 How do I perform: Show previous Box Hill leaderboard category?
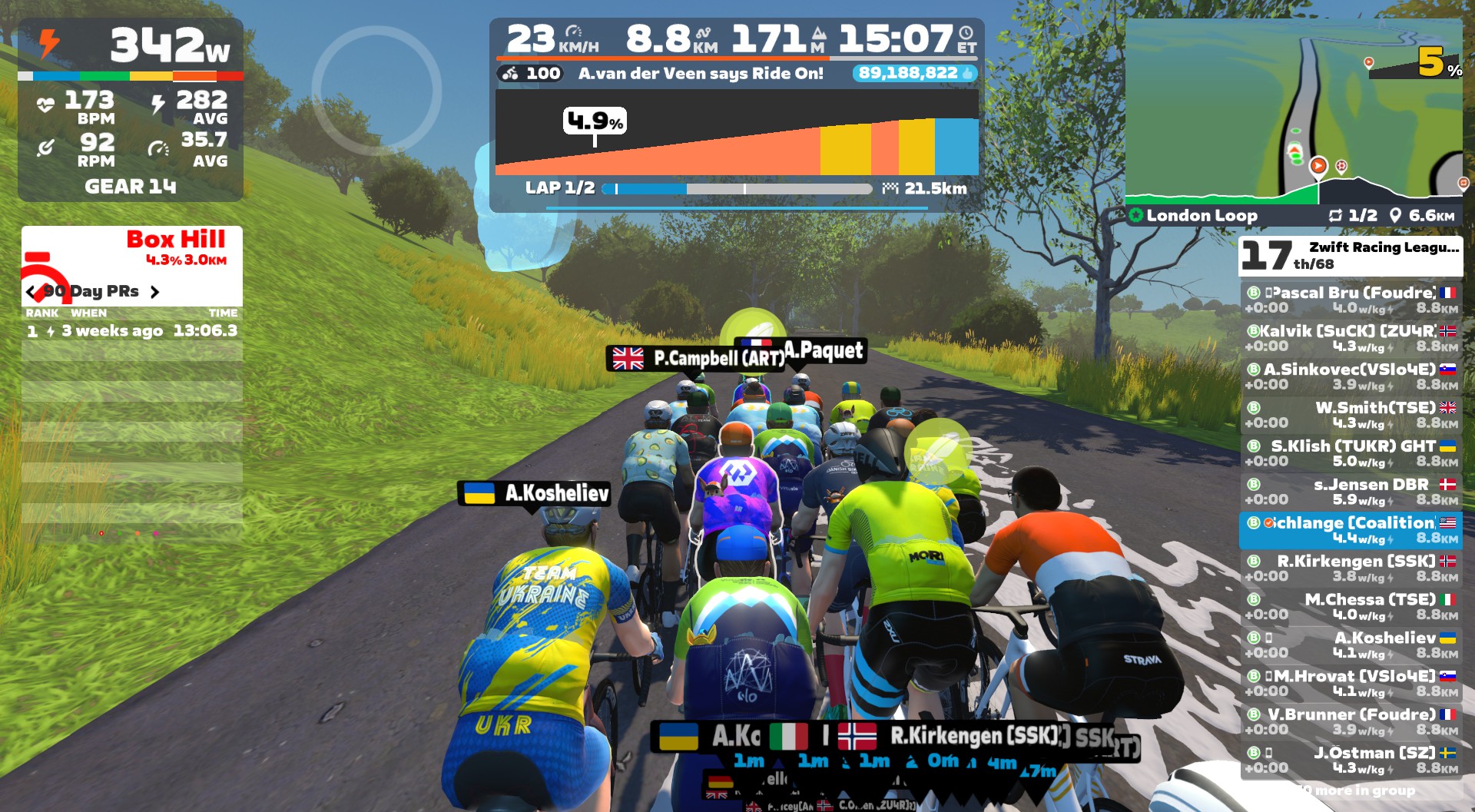pos(31,292)
